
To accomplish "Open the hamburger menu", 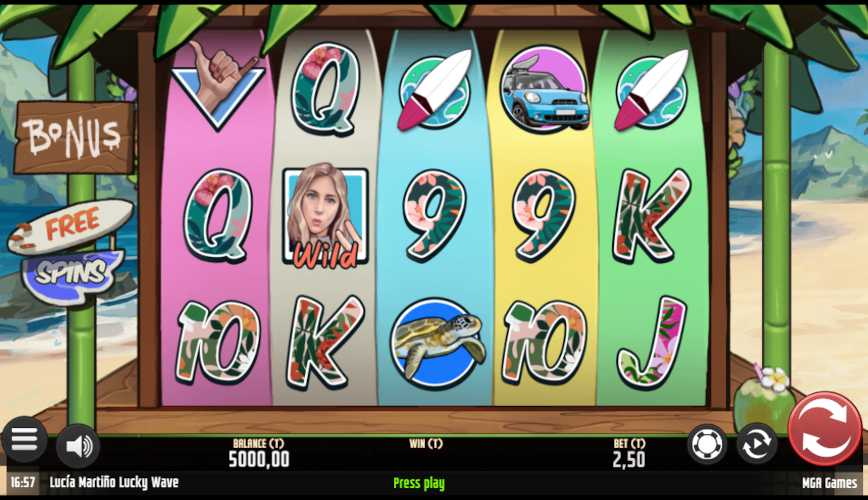I will tap(24, 439).
